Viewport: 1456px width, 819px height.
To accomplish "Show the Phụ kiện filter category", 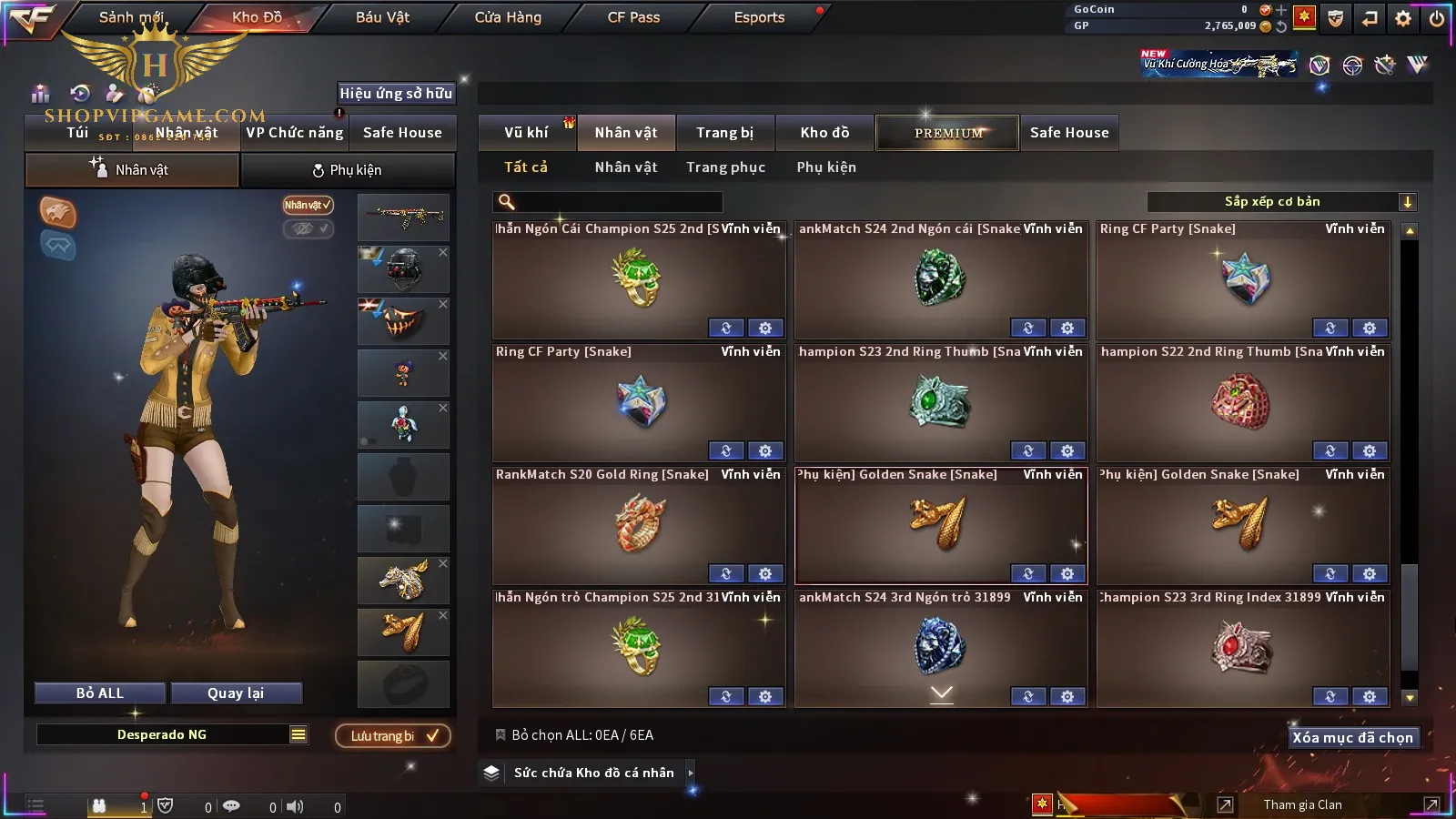I will click(x=826, y=167).
